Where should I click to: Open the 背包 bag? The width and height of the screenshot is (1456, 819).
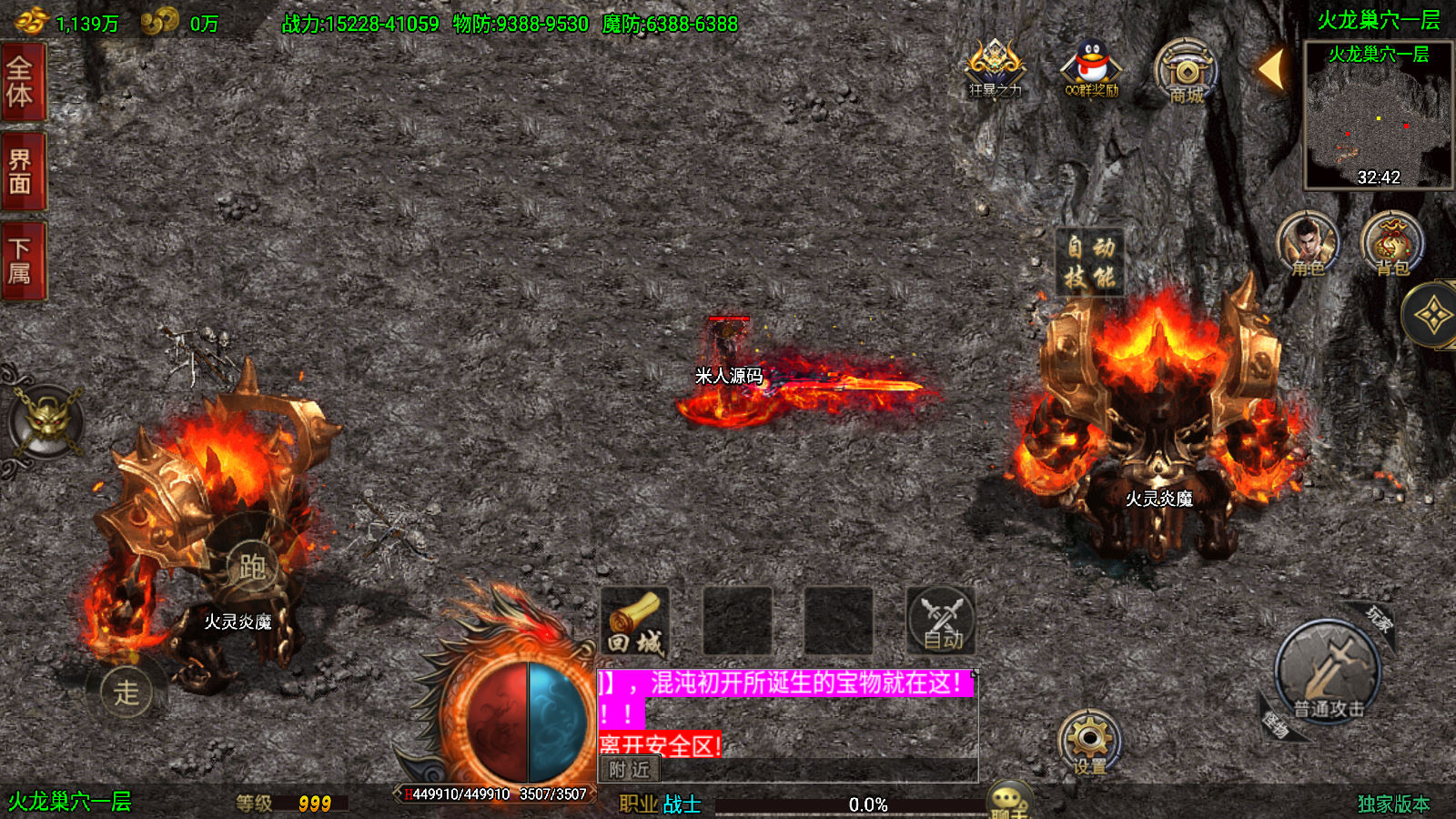pyautogui.click(x=1391, y=244)
